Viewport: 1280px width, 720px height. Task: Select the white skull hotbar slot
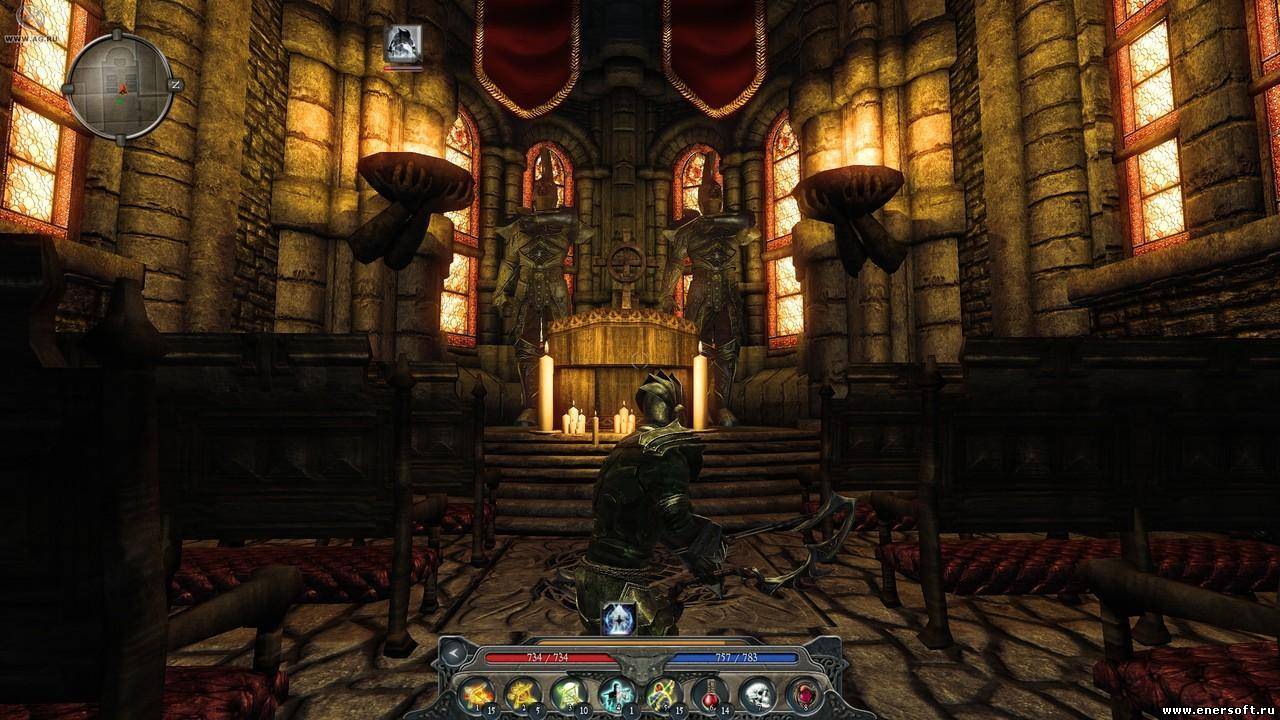pyautogui.click(x=757, y=693)
